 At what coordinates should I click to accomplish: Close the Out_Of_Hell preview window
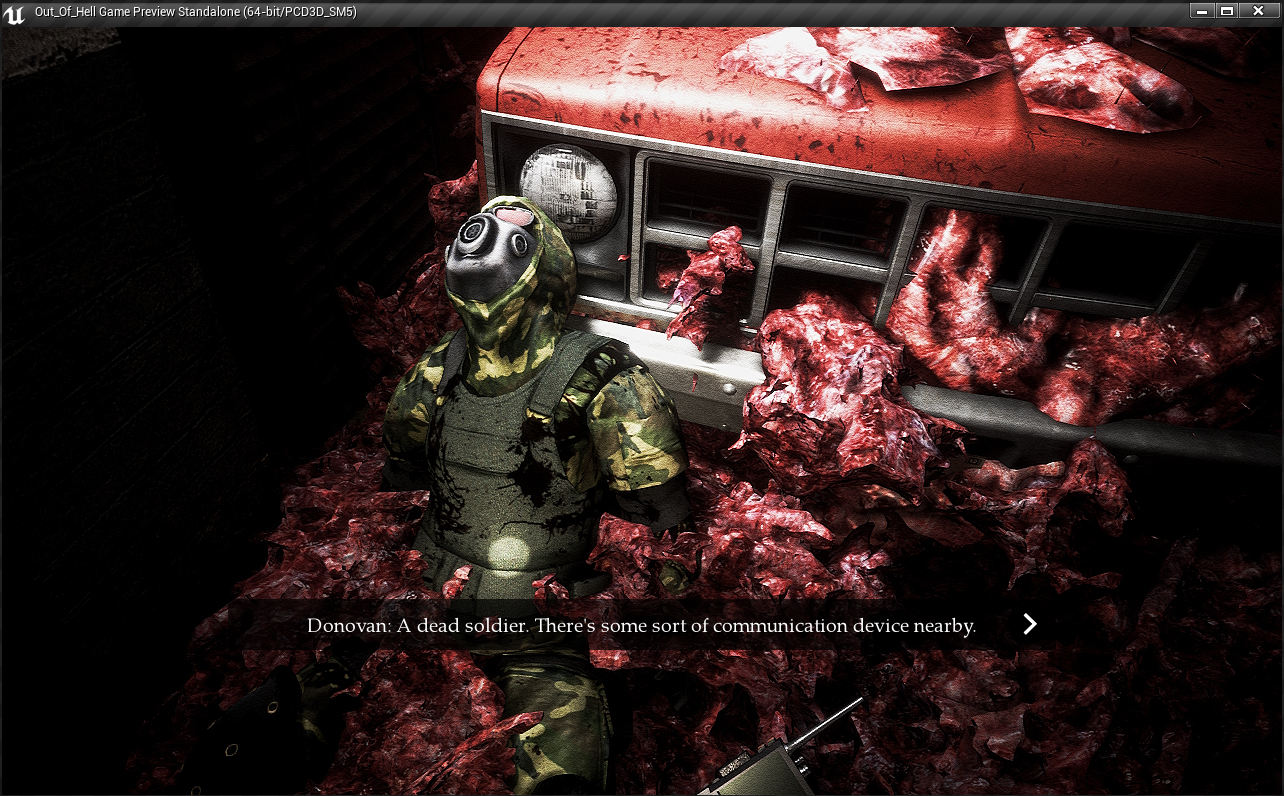[x=1258, y=11]
